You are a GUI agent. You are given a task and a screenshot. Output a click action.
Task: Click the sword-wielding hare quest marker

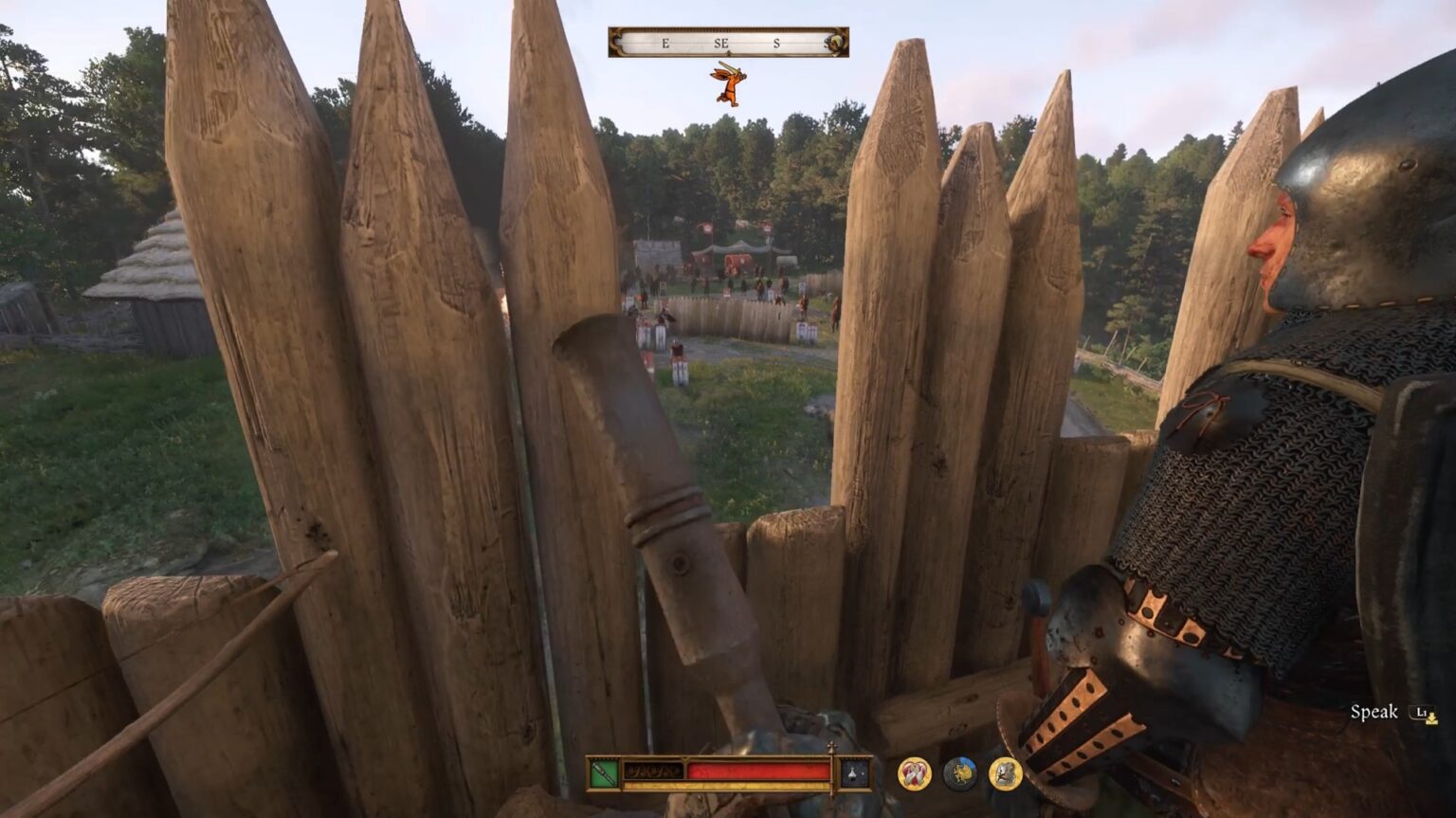click(x=730, y=85)
